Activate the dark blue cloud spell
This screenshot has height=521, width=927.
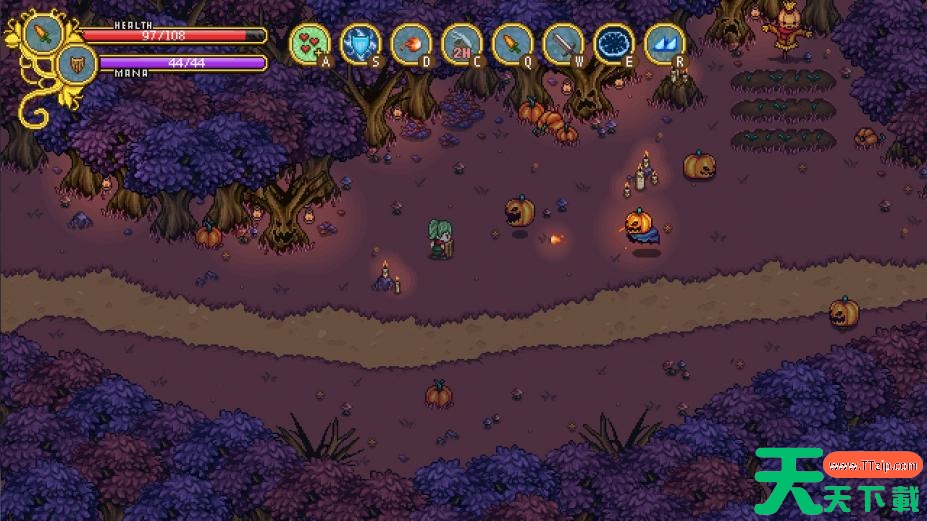click(614, 43)
